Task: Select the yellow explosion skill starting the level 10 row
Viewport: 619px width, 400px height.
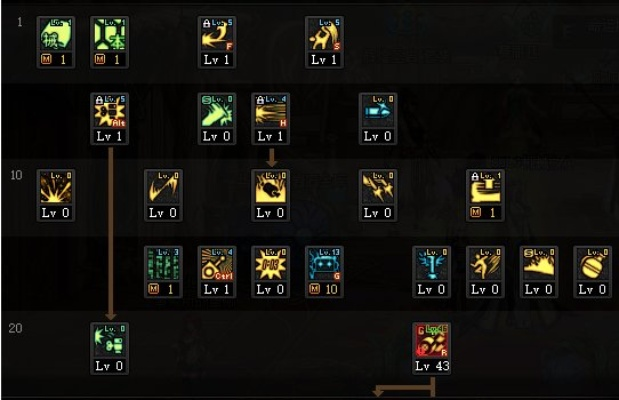Action: [x=54, y=187]
